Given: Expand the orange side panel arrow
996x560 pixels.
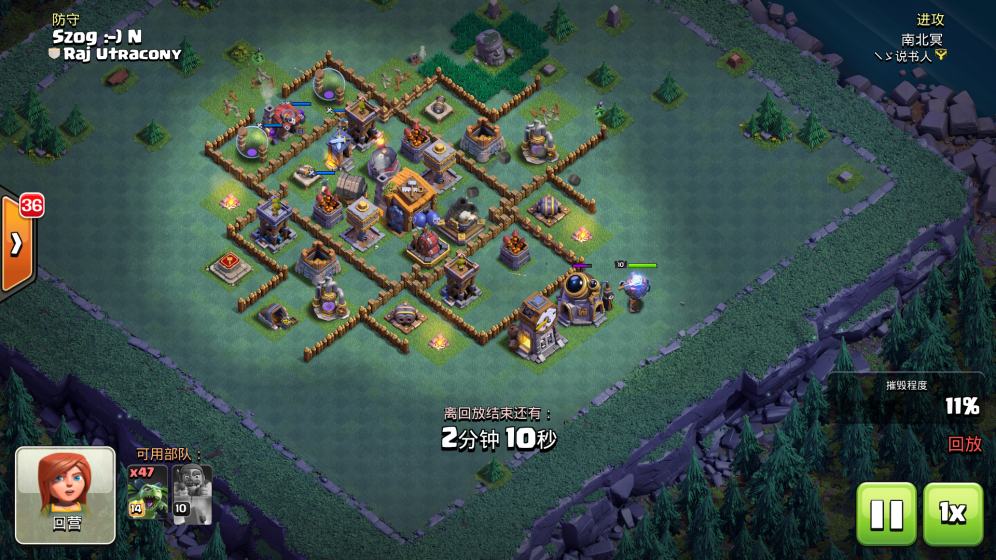Looking at the screenshot, I should [x=17, y=245].
